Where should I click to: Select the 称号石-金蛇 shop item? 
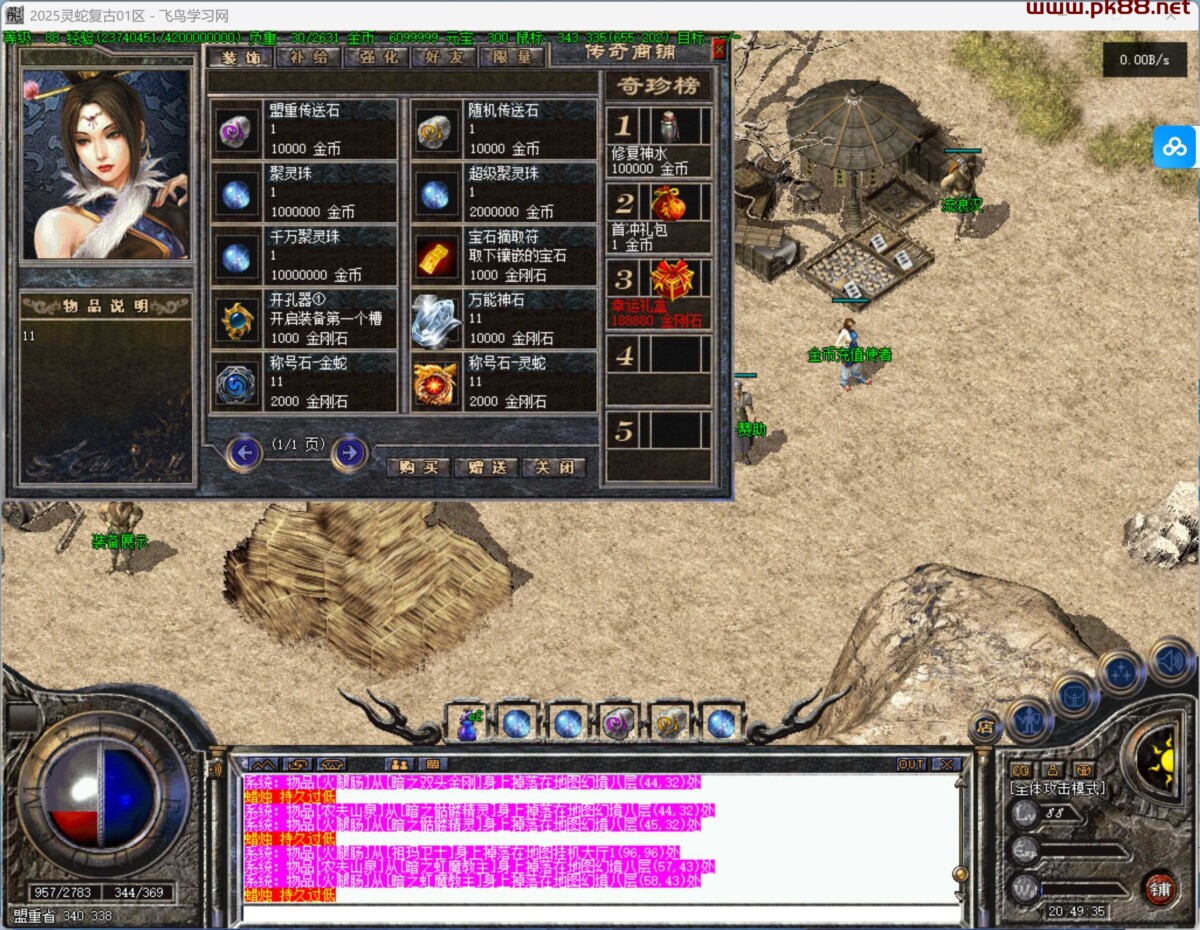304,382
